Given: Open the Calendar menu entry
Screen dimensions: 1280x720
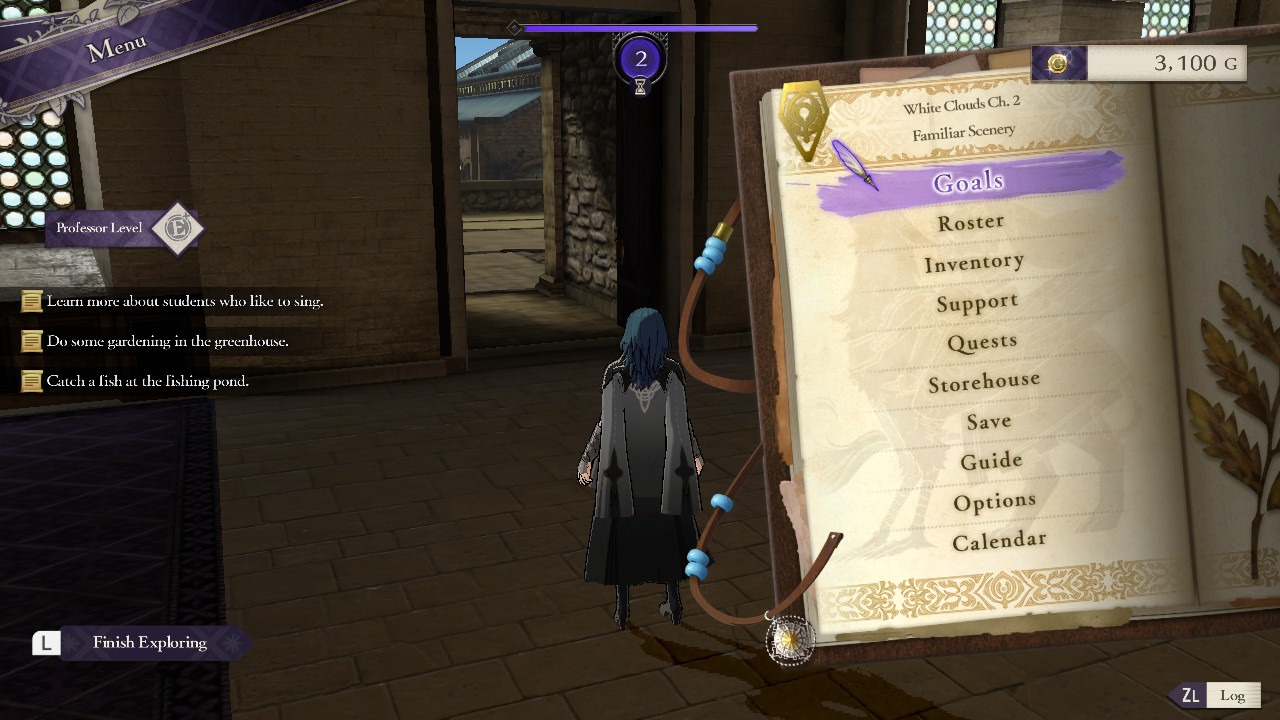Looking at the screenshot, I should click(x=999, y=539).
